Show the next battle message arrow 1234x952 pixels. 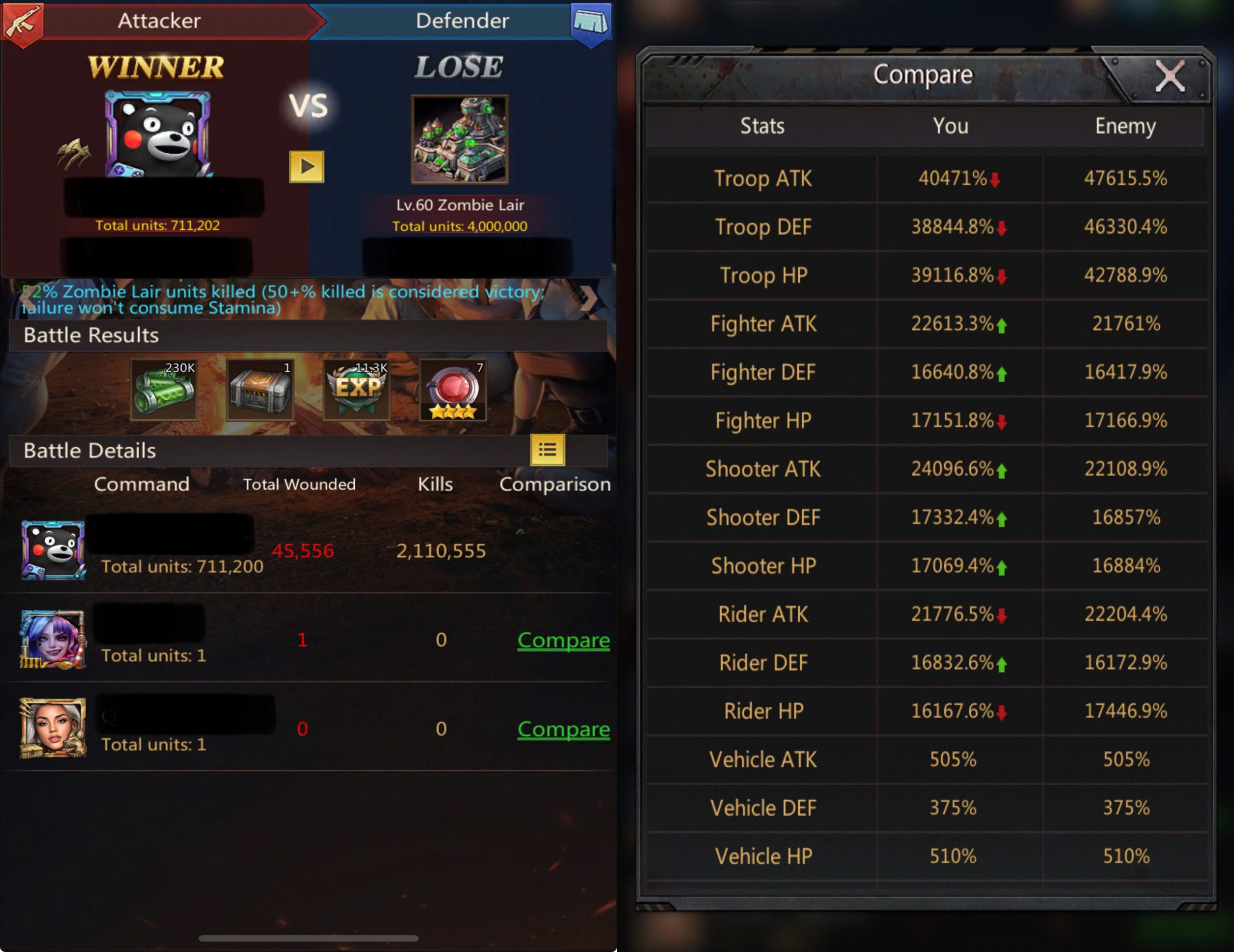[588, 298]
